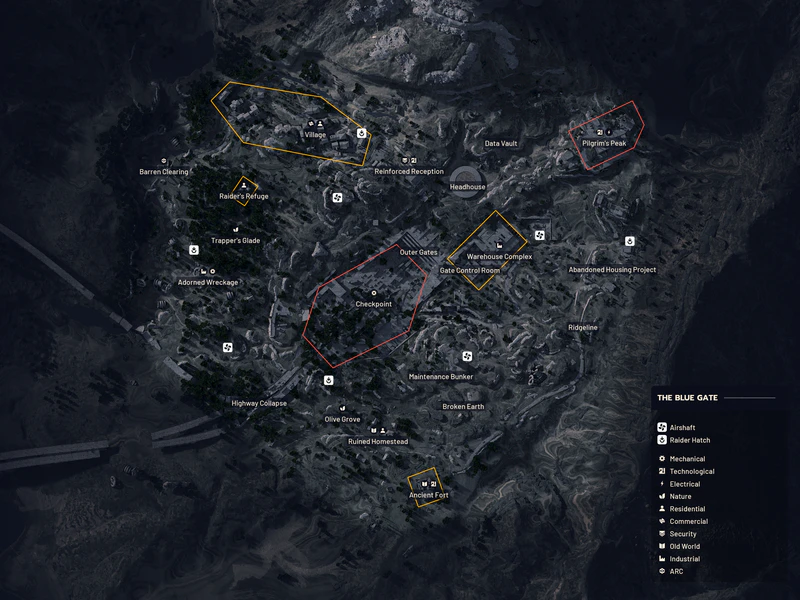This screenshot has height=600, width=800.
Task: Select the Headhouse location label
Action: tap(468, 187)
